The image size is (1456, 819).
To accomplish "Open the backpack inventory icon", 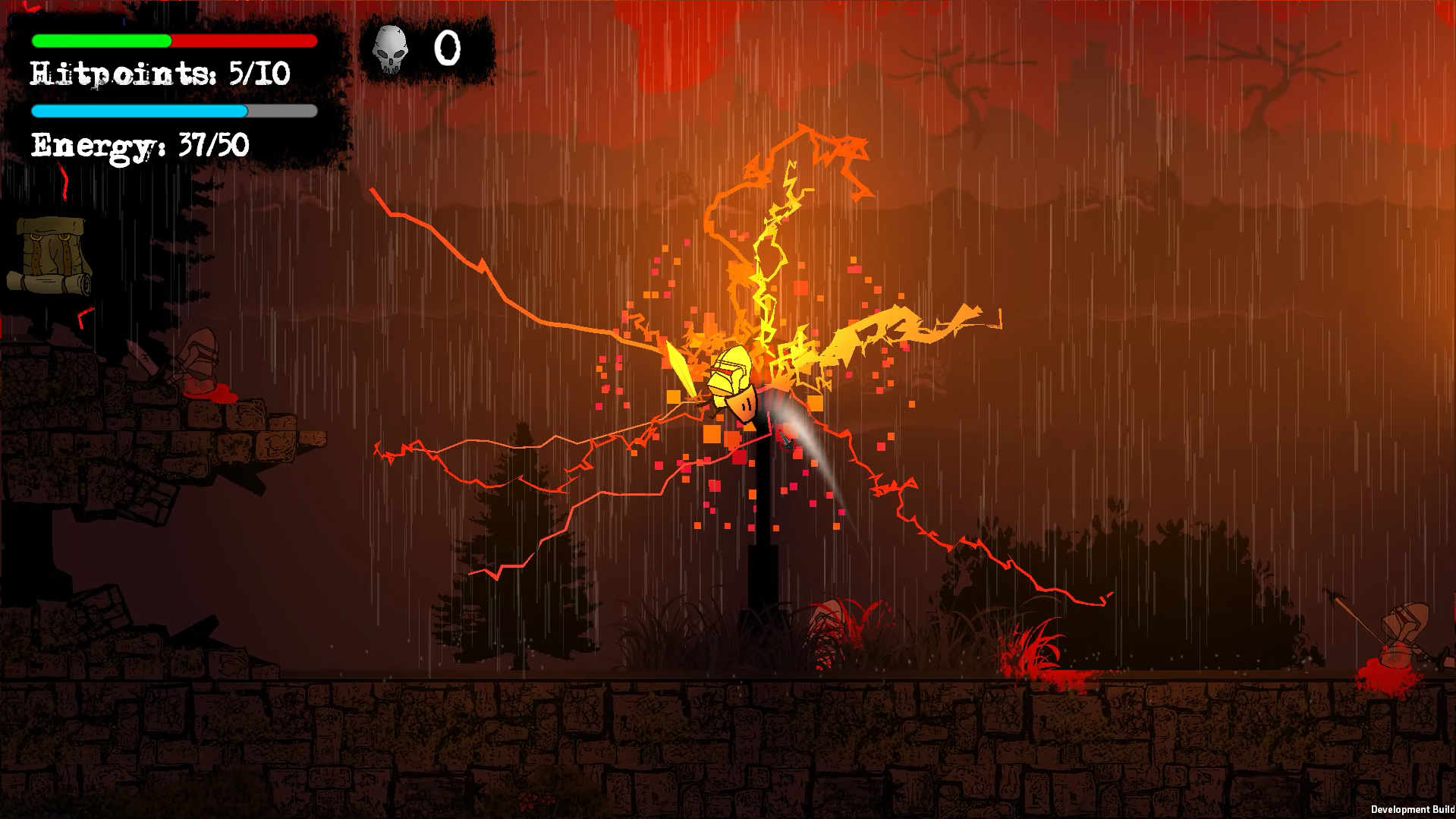I will tap(52, 256).
